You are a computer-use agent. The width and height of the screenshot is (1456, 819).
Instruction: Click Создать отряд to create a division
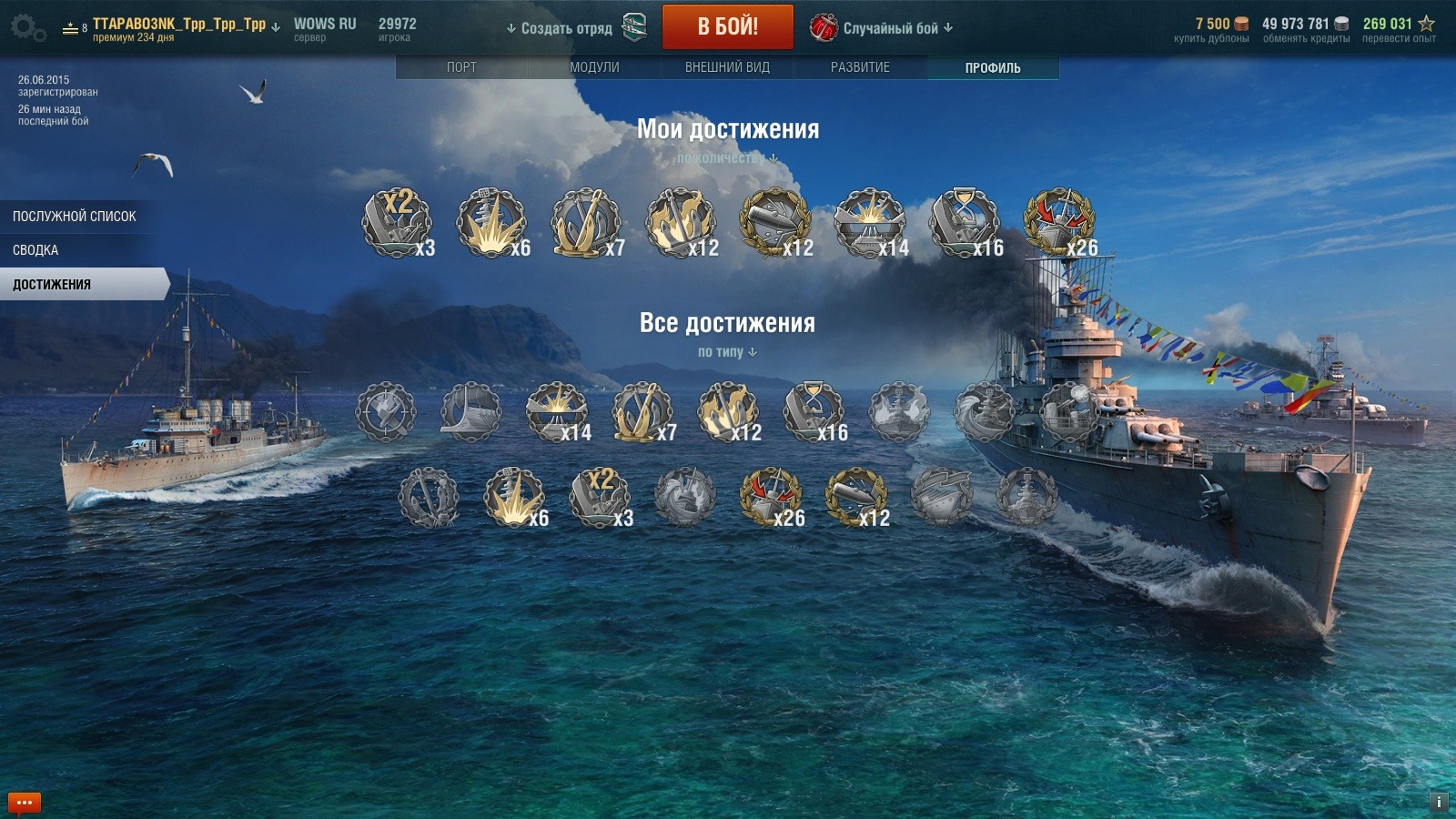(566, 28)
